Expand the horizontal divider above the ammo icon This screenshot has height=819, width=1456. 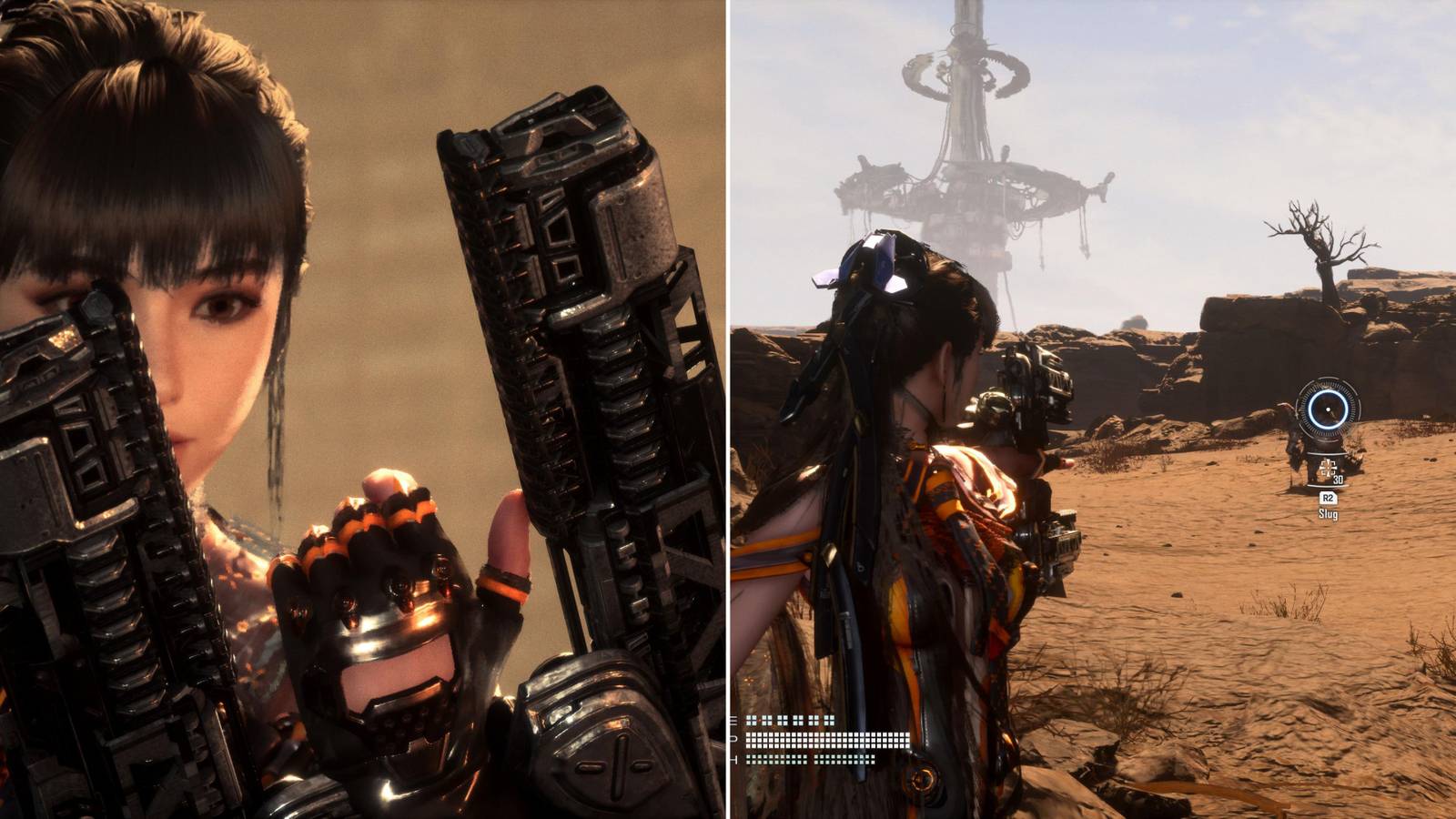pos(1326,454)
